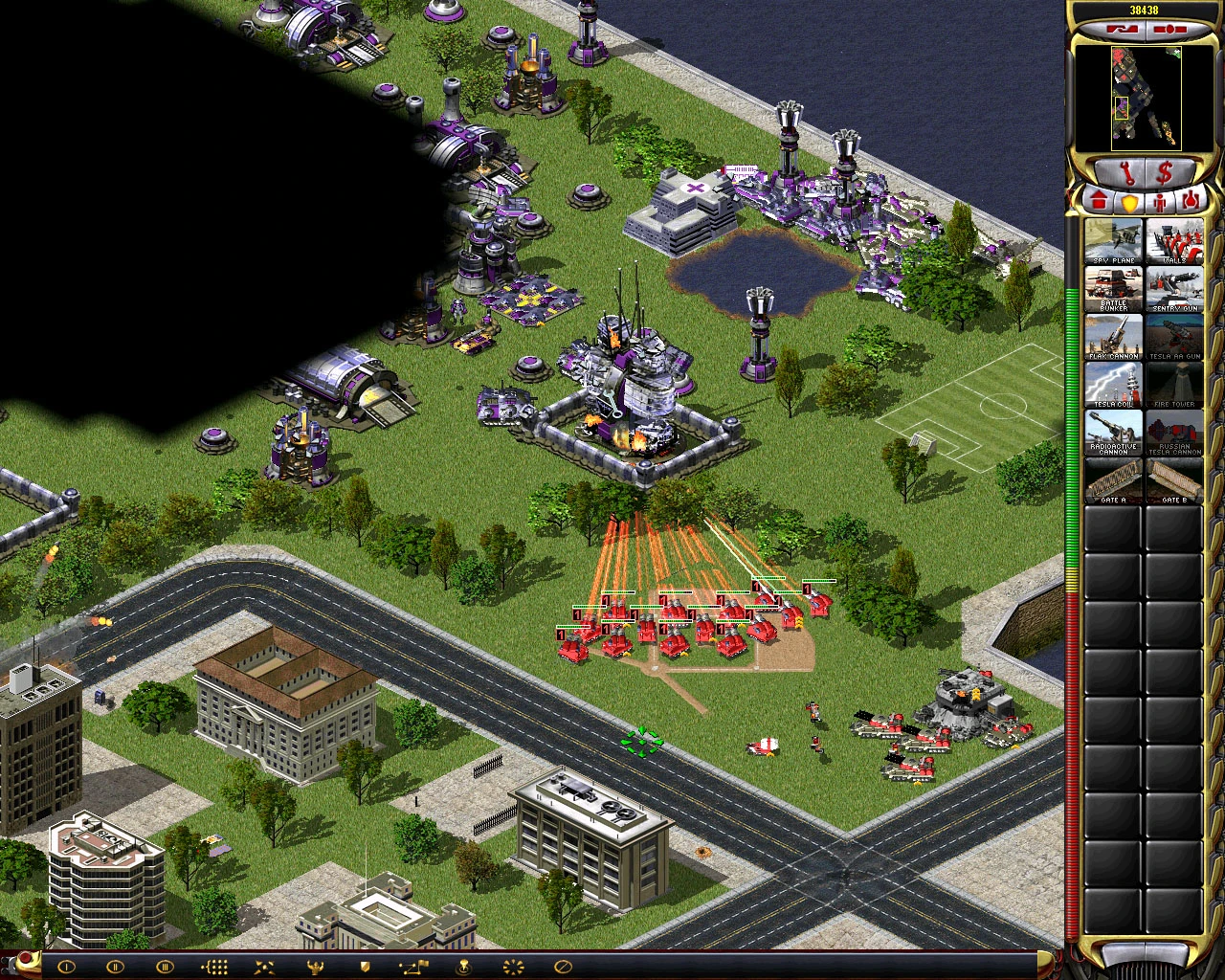1225x980 pixels.
Task: Issue the stop command icon
Action: pos(562,967)
